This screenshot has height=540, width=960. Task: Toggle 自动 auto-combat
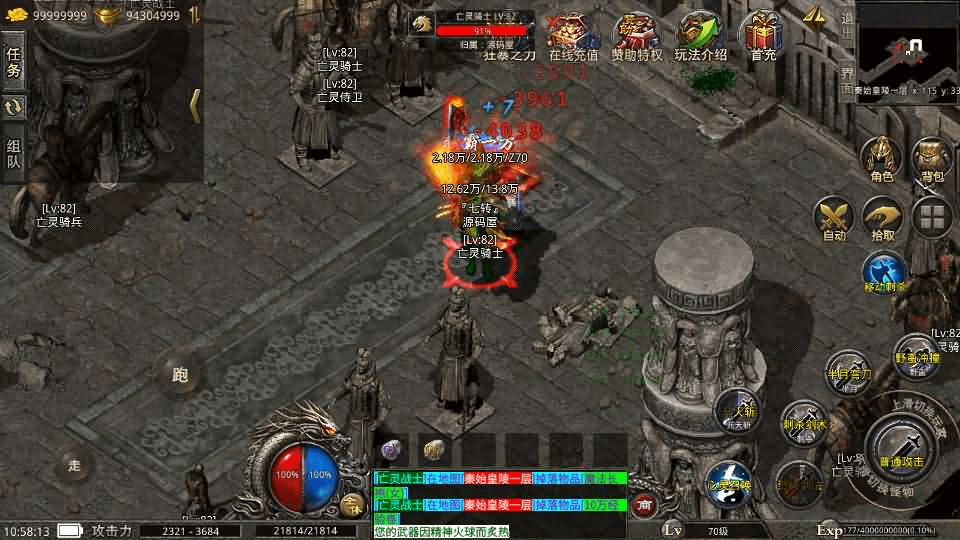(x=833, y=219)
